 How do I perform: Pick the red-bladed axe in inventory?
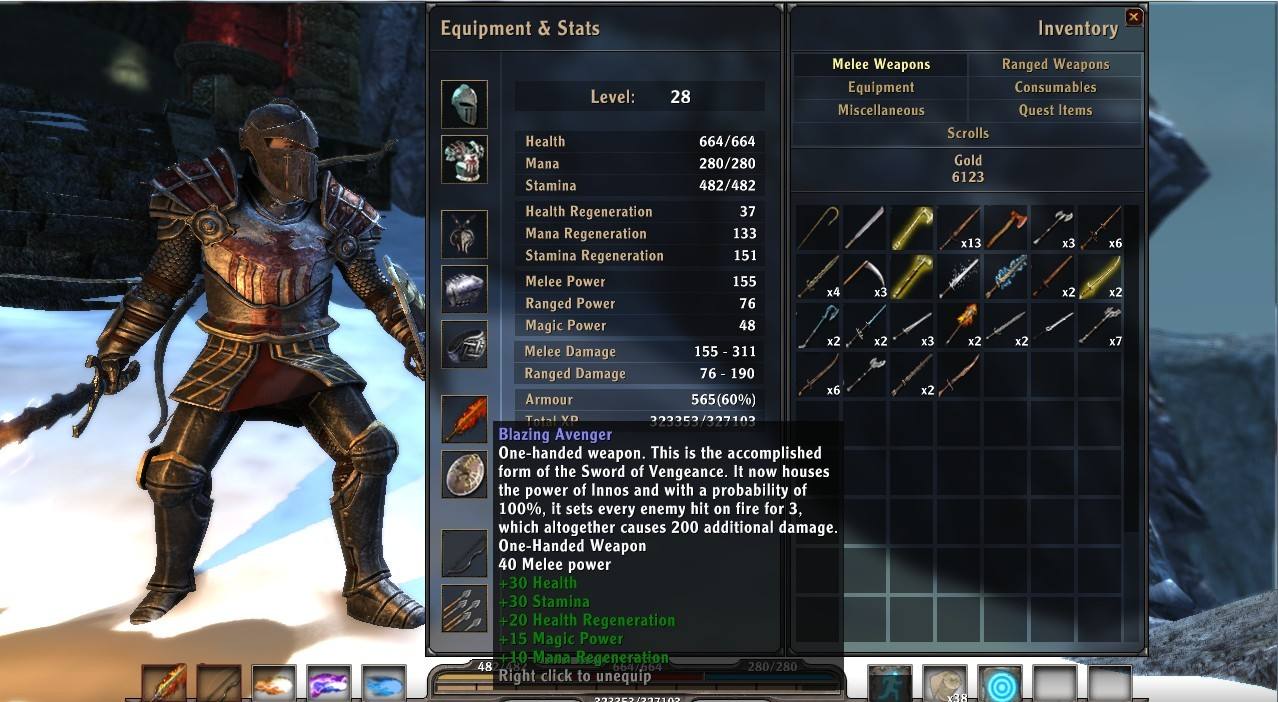1006,228
